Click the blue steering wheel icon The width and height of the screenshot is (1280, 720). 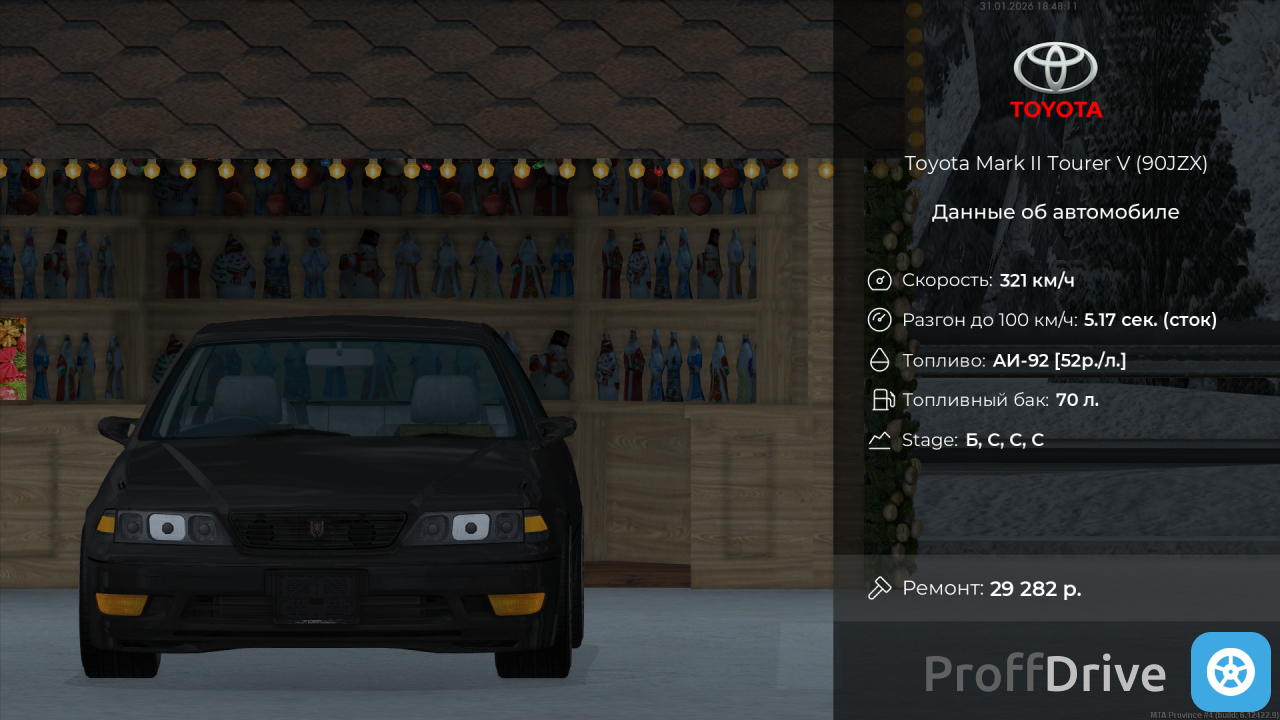click(x=1230, y=672)
